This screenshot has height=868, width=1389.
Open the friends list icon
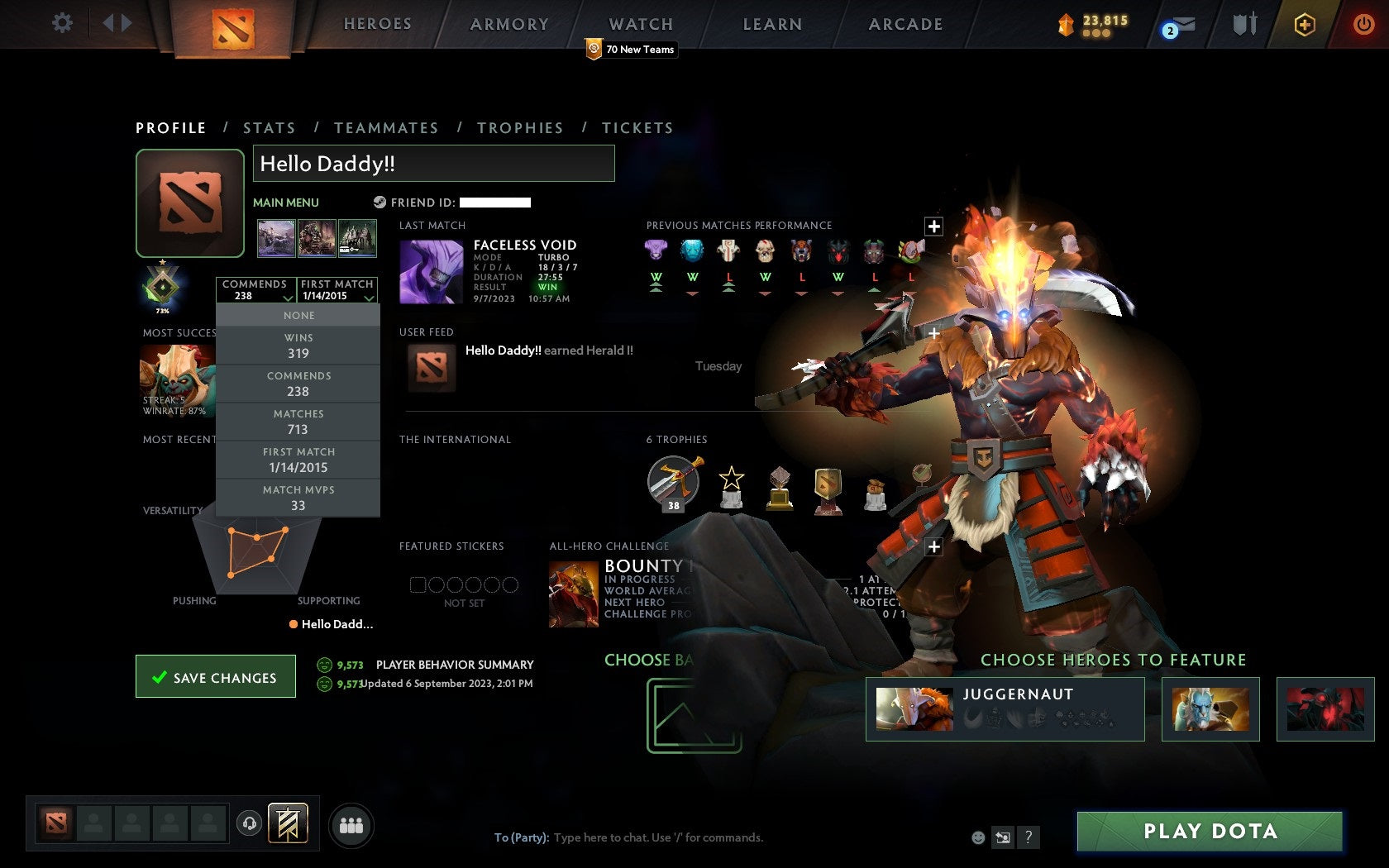pos(351,823)
